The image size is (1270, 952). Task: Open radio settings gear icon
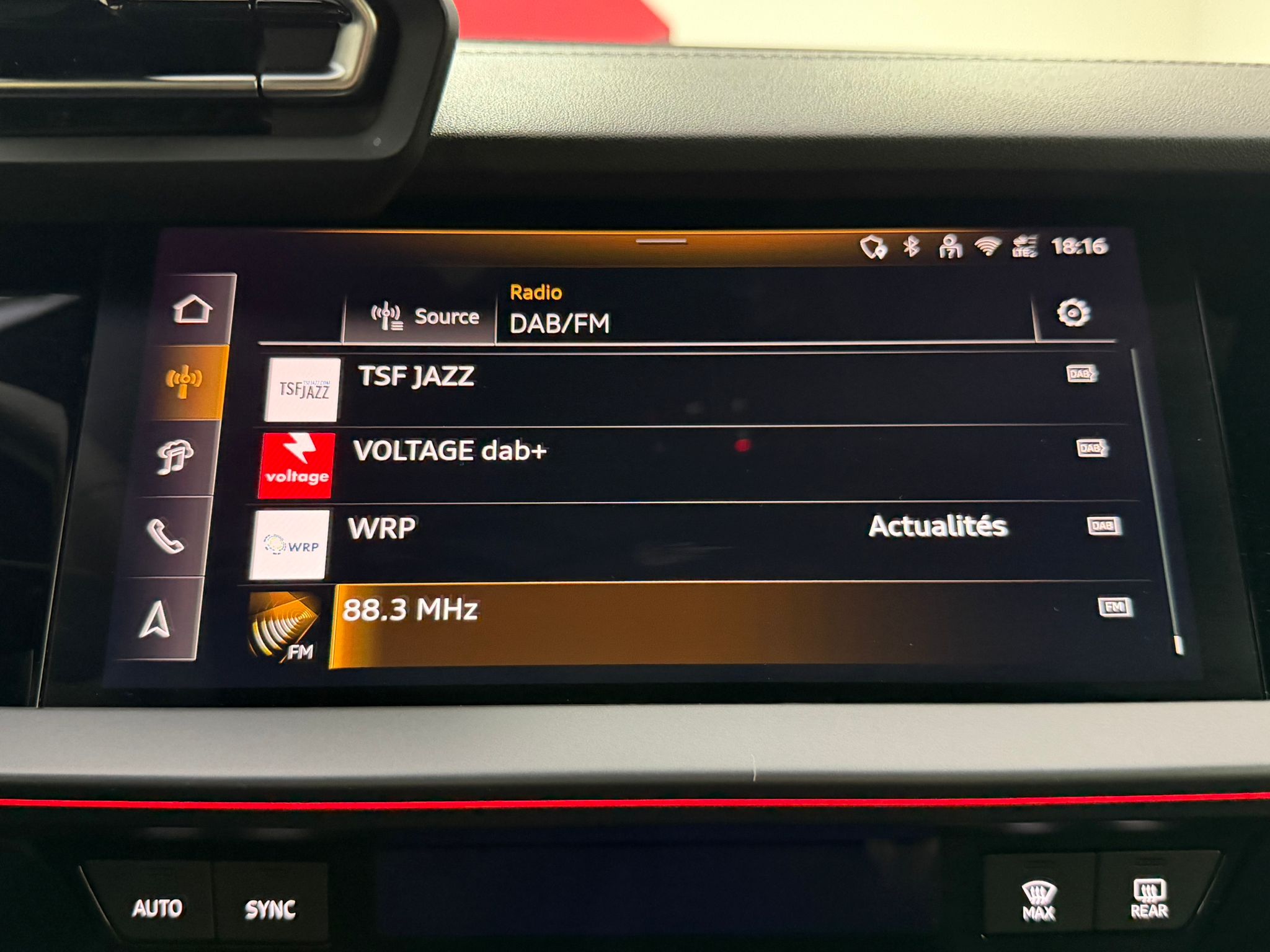pos(1073,313)
